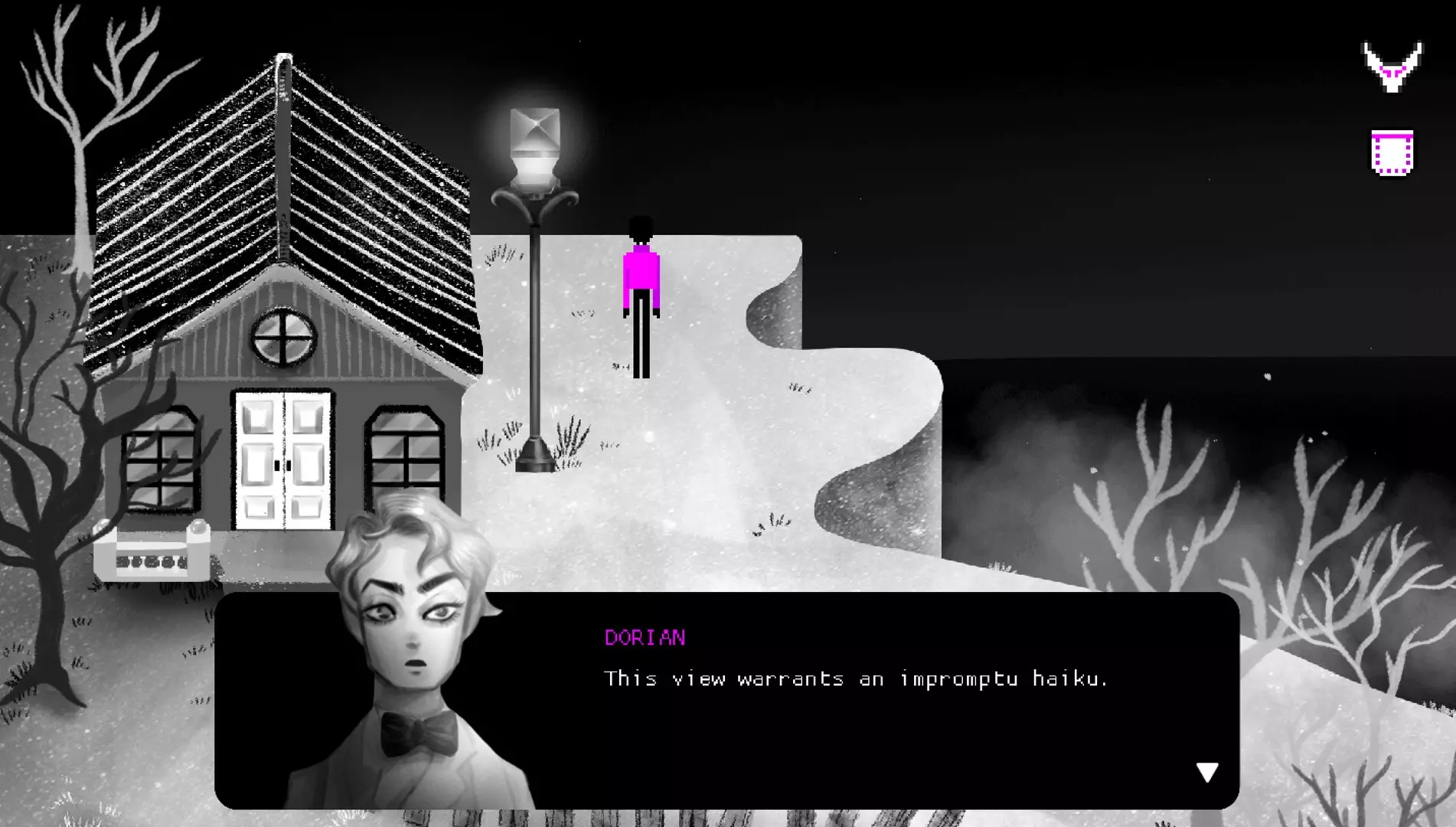Select the haiku dialogue text line

coord(857,678)
